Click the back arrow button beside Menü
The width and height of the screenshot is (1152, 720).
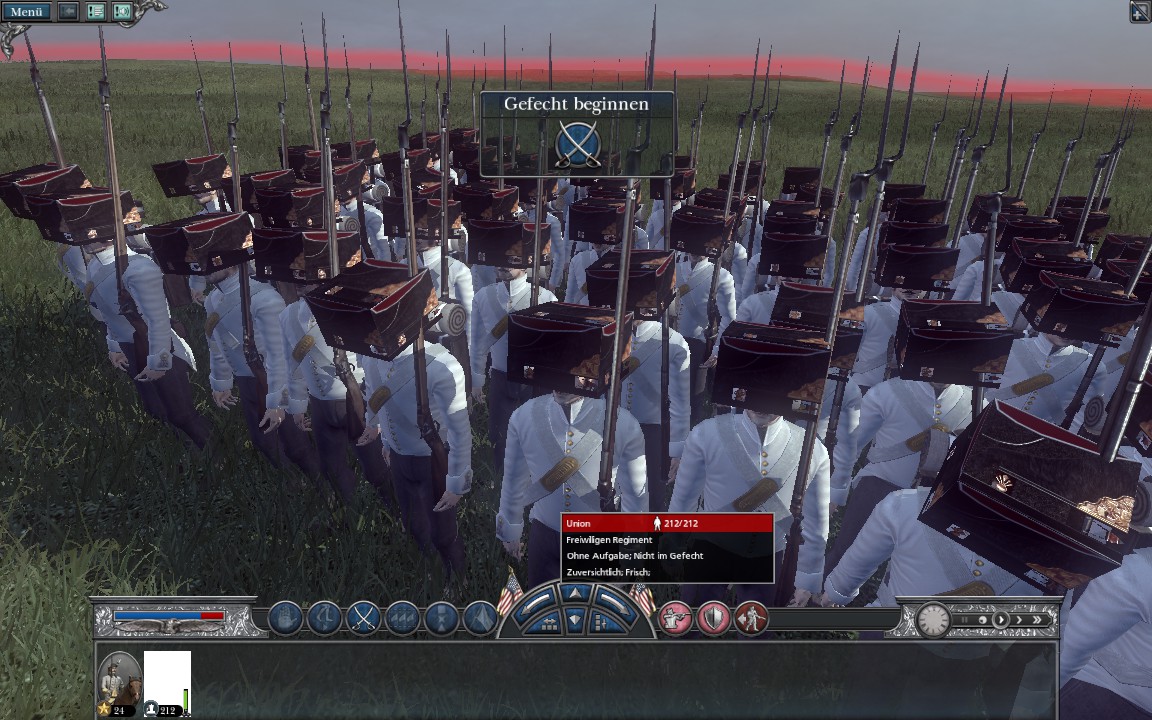(68, 12)
